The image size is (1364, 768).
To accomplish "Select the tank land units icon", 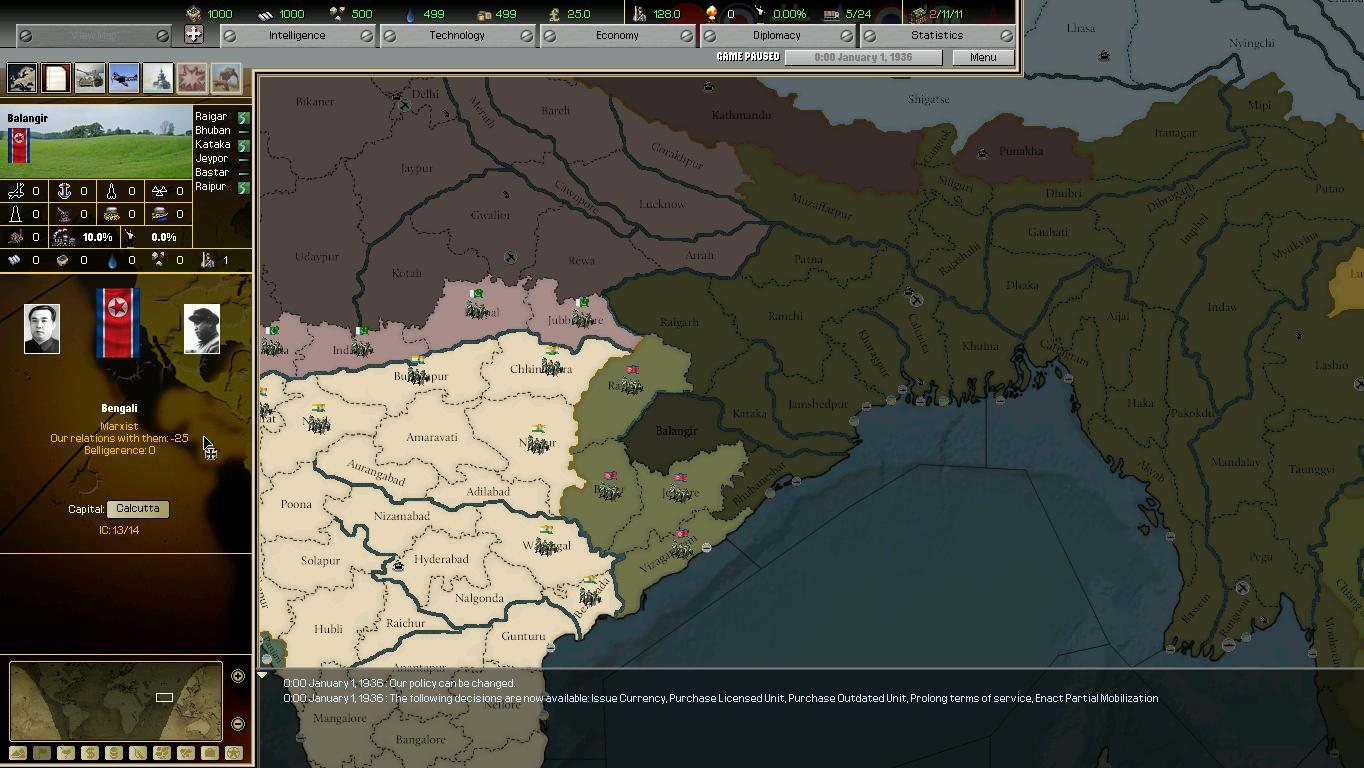I will pos(90,77).
